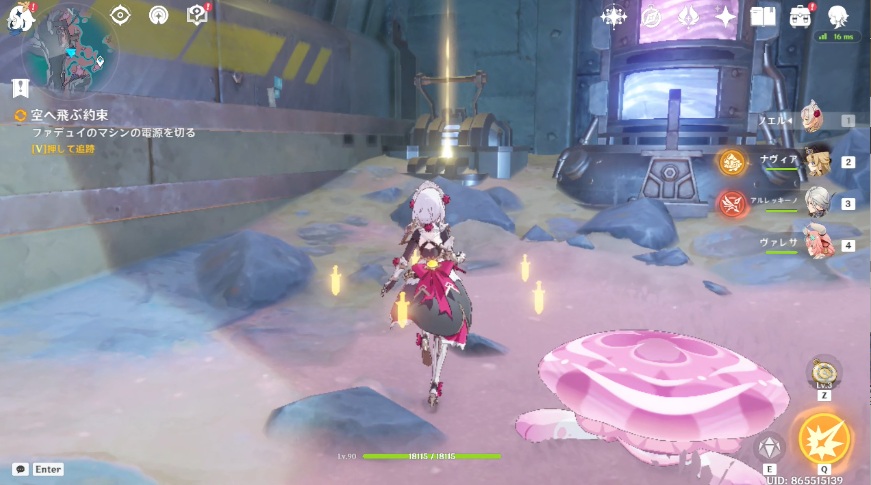
Task: Open the Paimon menu
Action: 17,17
